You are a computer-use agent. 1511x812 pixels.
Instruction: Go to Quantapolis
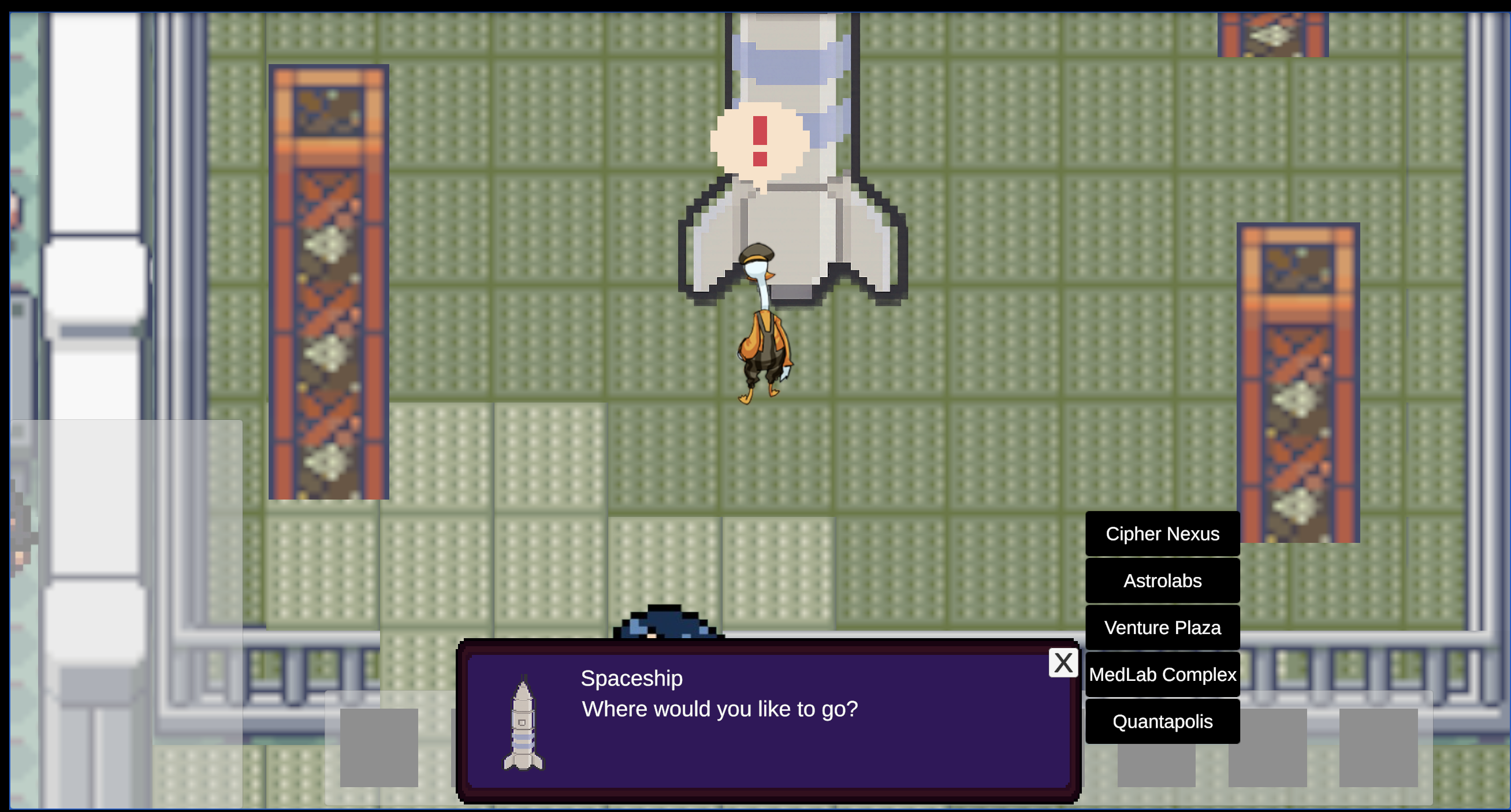click(x=1162, y=721)
